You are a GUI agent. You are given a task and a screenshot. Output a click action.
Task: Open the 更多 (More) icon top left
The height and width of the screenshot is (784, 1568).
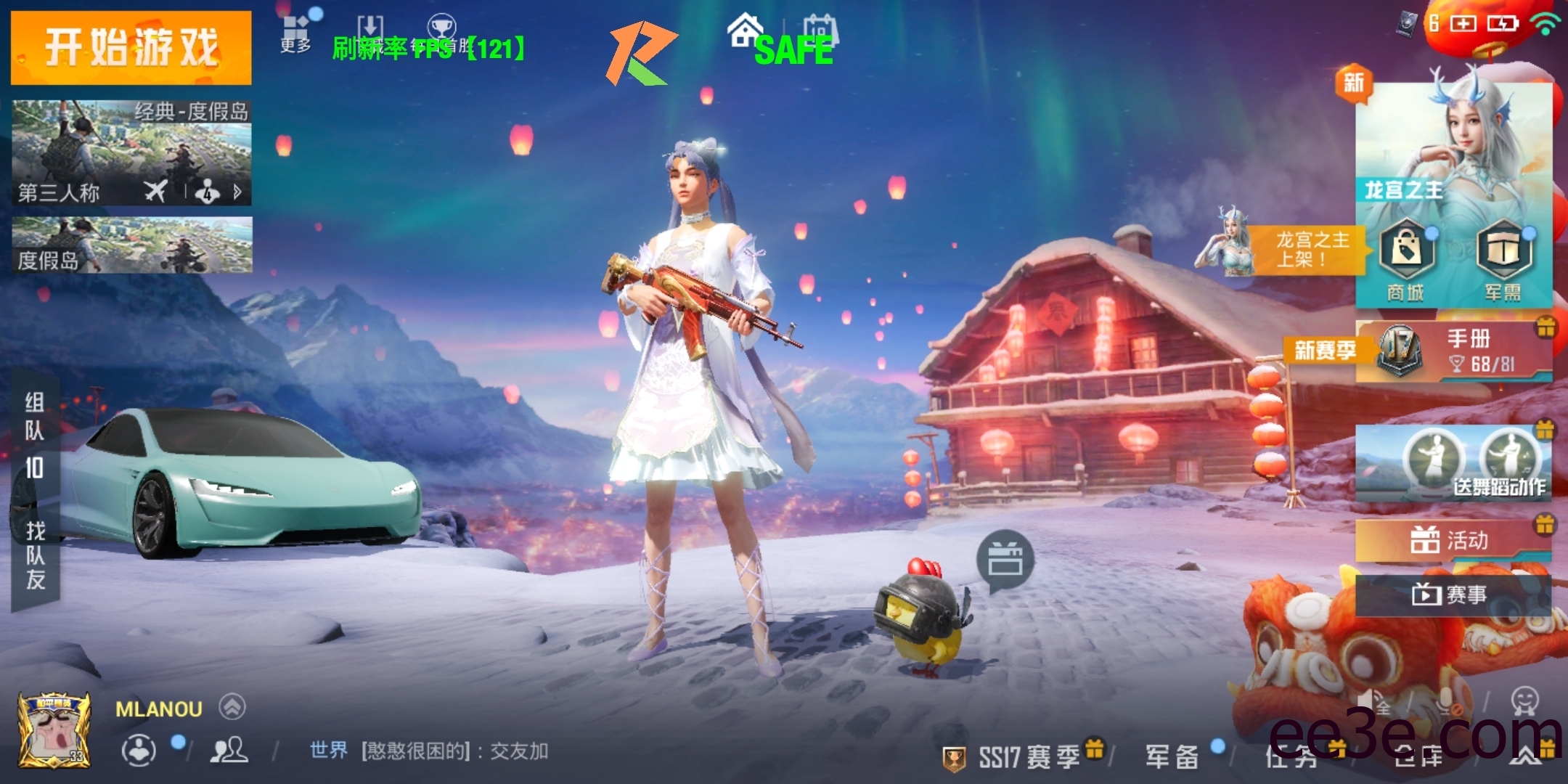(296, 25)
